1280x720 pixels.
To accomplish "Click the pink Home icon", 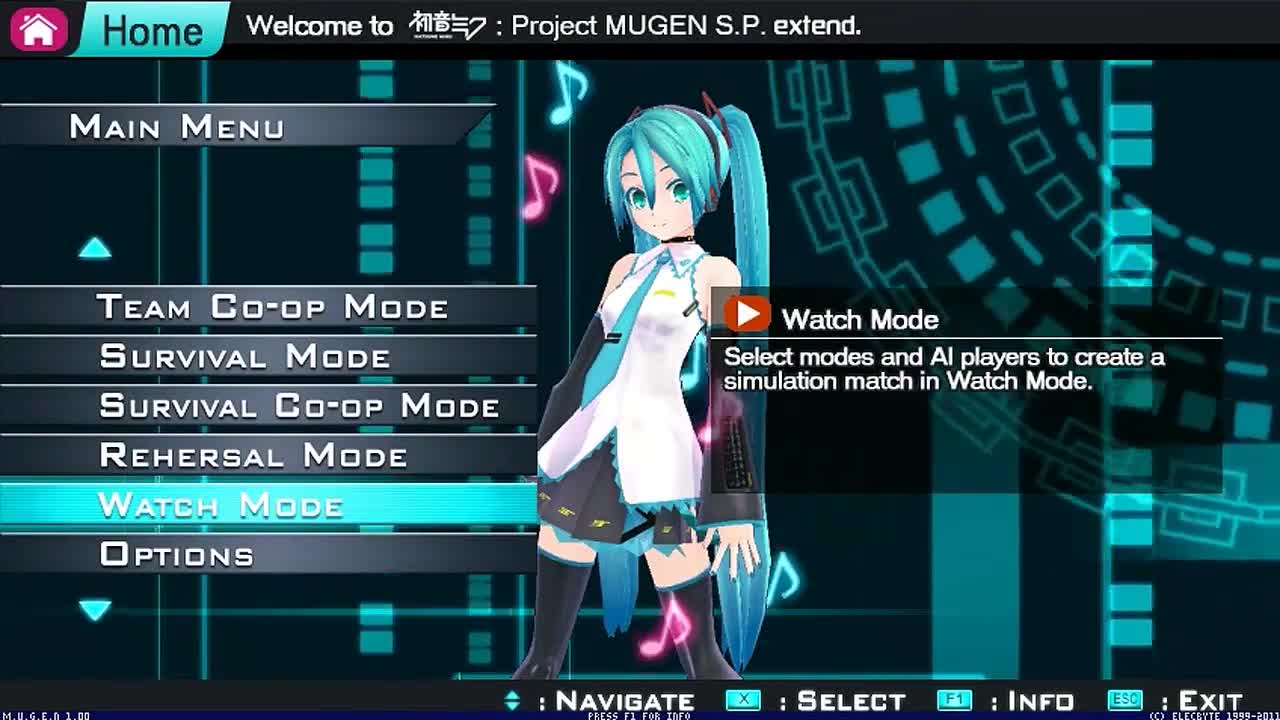I will [x=39, y=29].
